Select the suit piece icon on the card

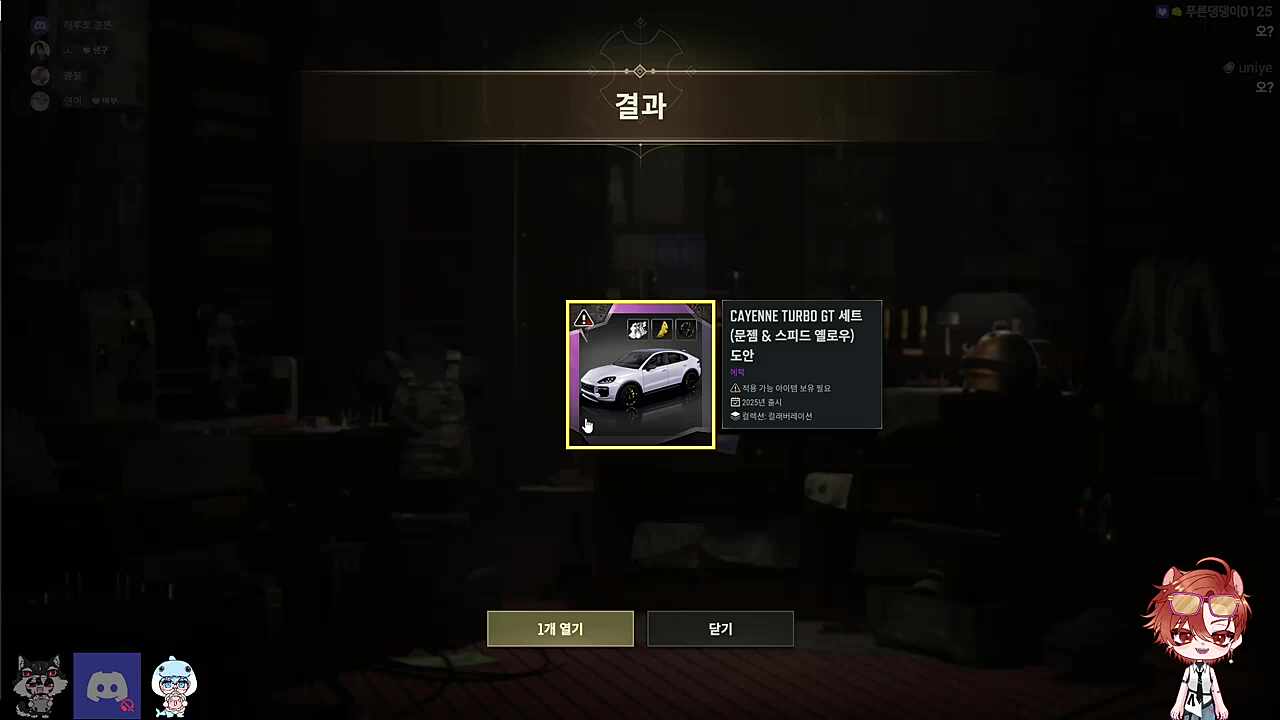coord(637,329)
